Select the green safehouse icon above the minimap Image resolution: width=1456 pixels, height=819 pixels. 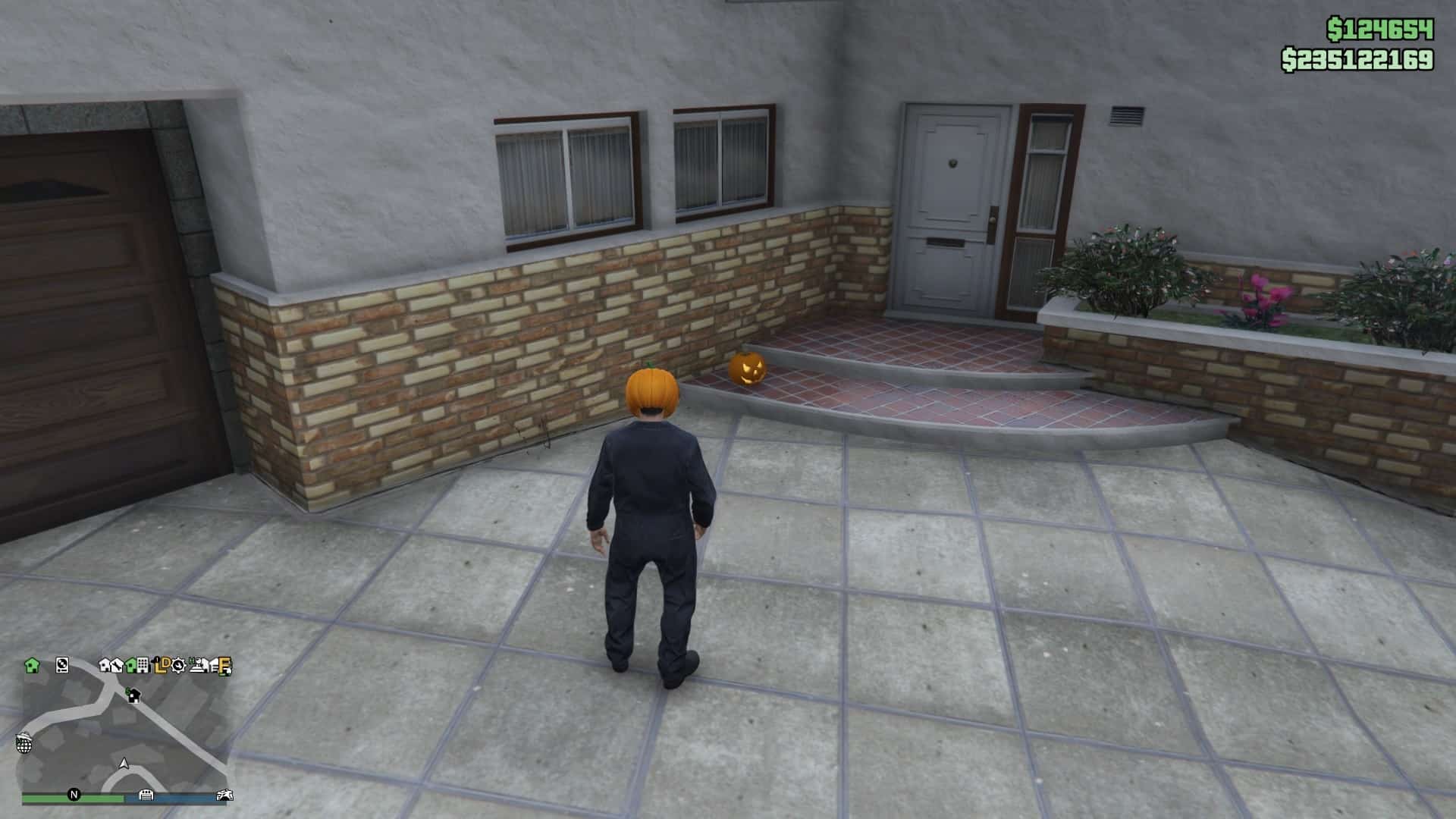click(32, 665)
